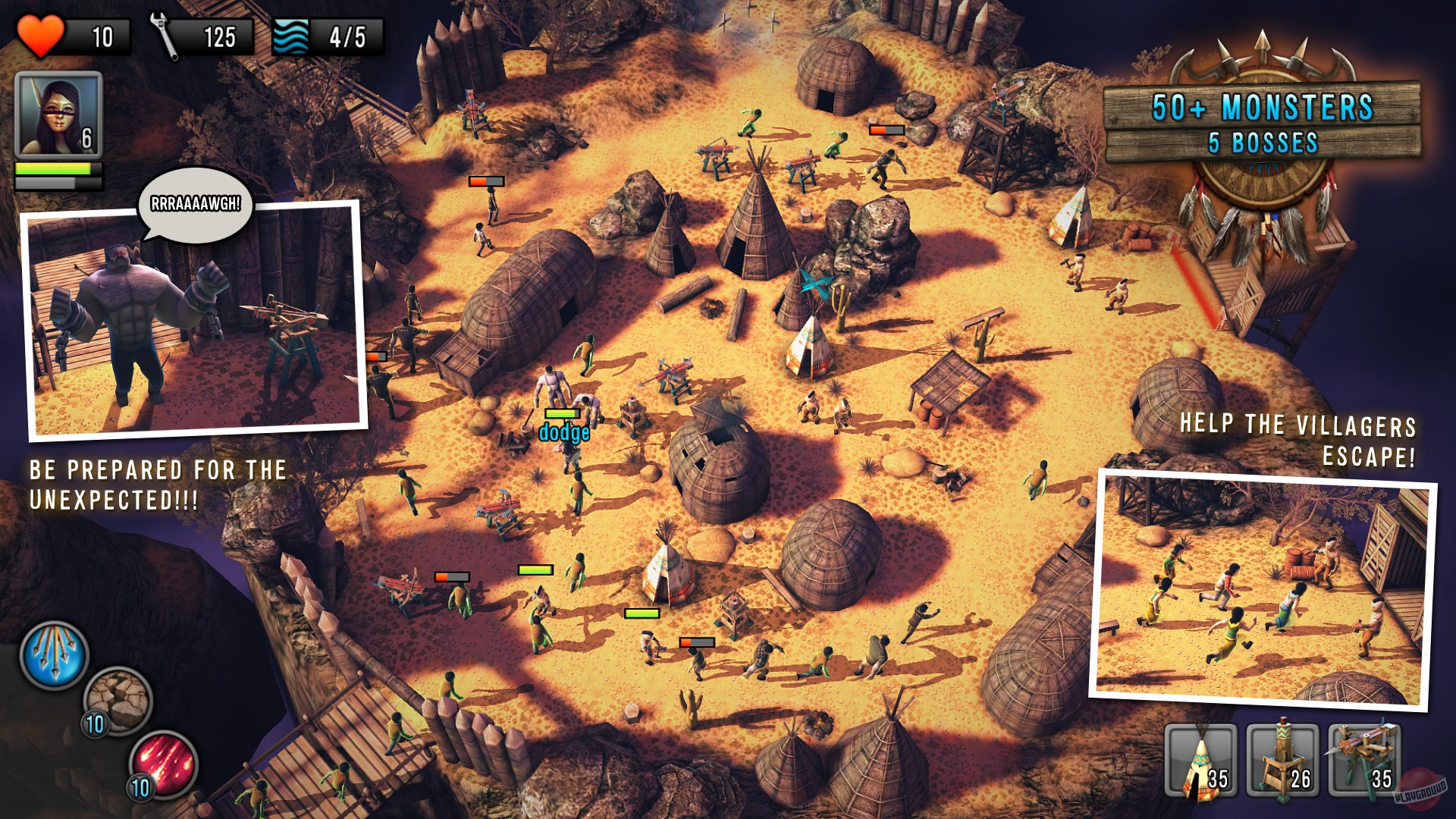Click the green health bar above the dodge hero
Screen dimensions: 1456x819
coord(563,413)
